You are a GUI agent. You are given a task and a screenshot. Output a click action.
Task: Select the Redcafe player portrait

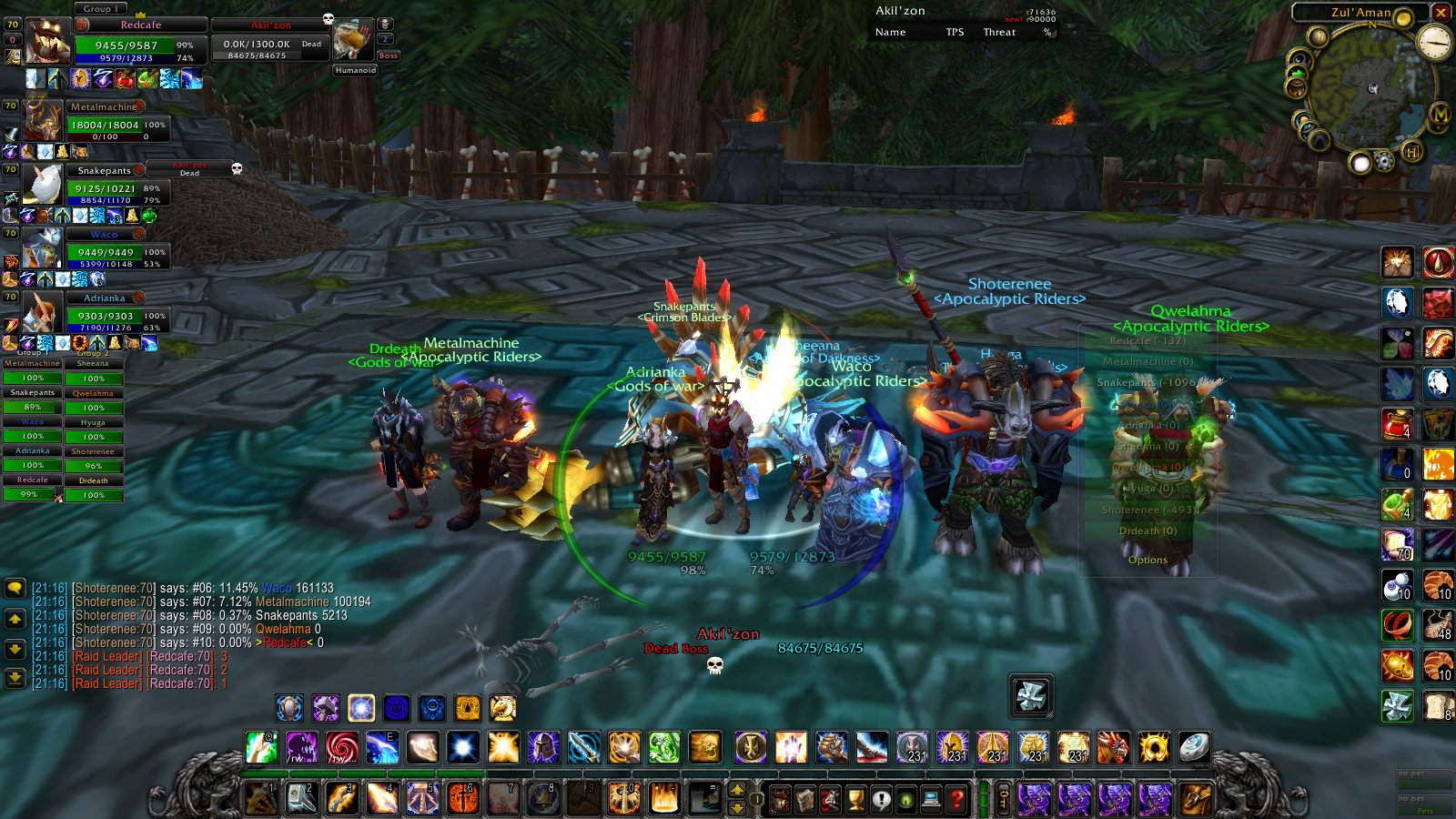(x=47, y=41)
